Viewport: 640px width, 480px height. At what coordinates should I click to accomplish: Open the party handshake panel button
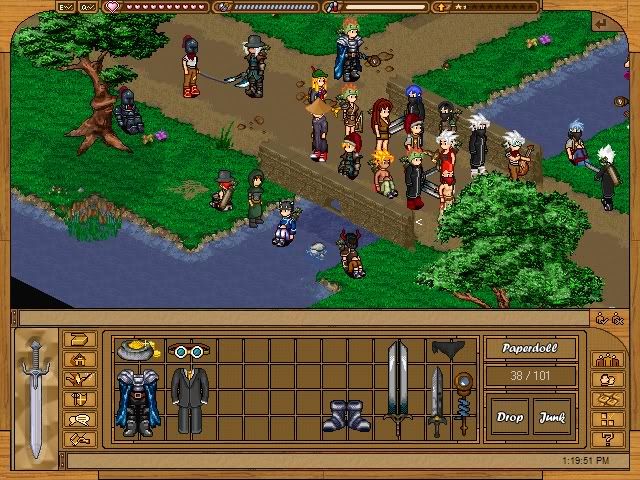80,439
